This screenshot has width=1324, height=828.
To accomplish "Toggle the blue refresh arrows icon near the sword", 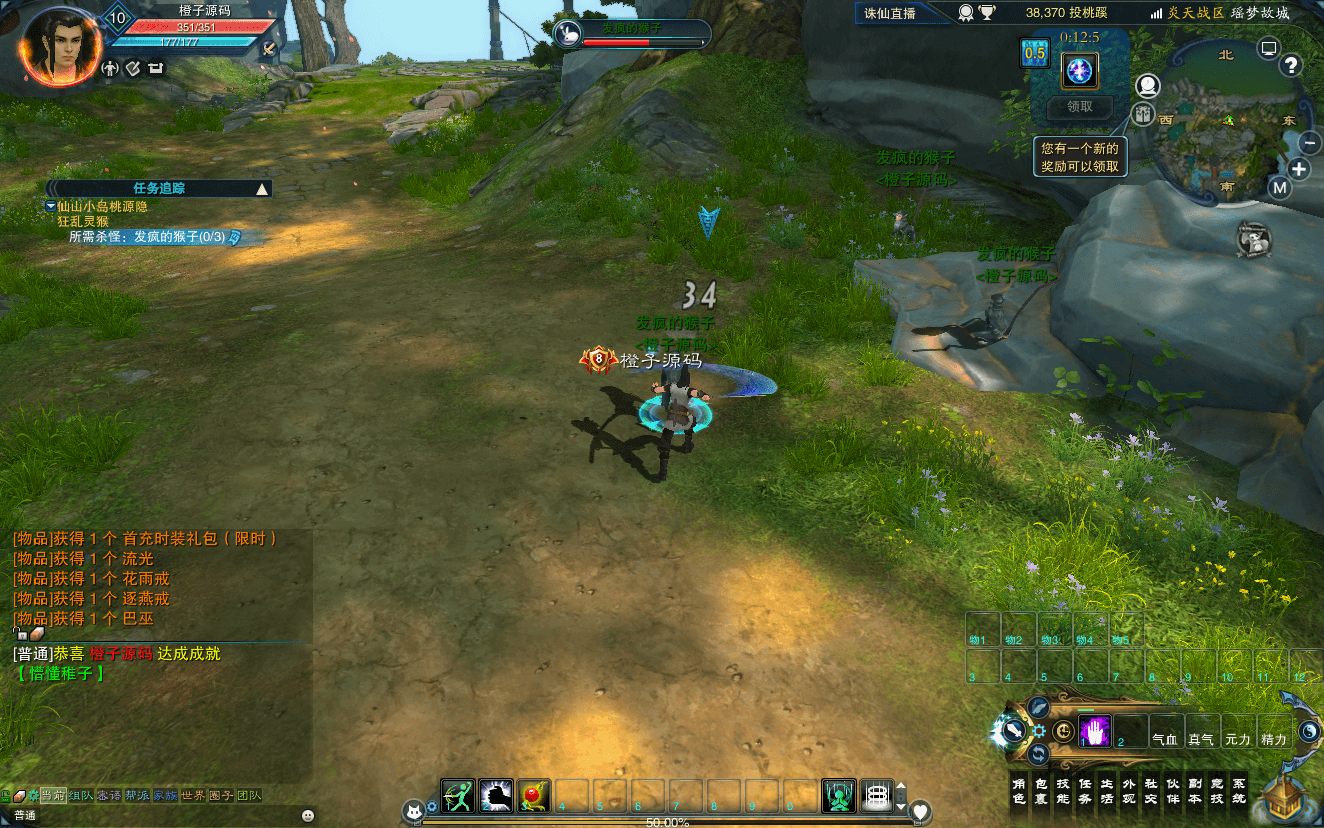I will coord(1038,754).
